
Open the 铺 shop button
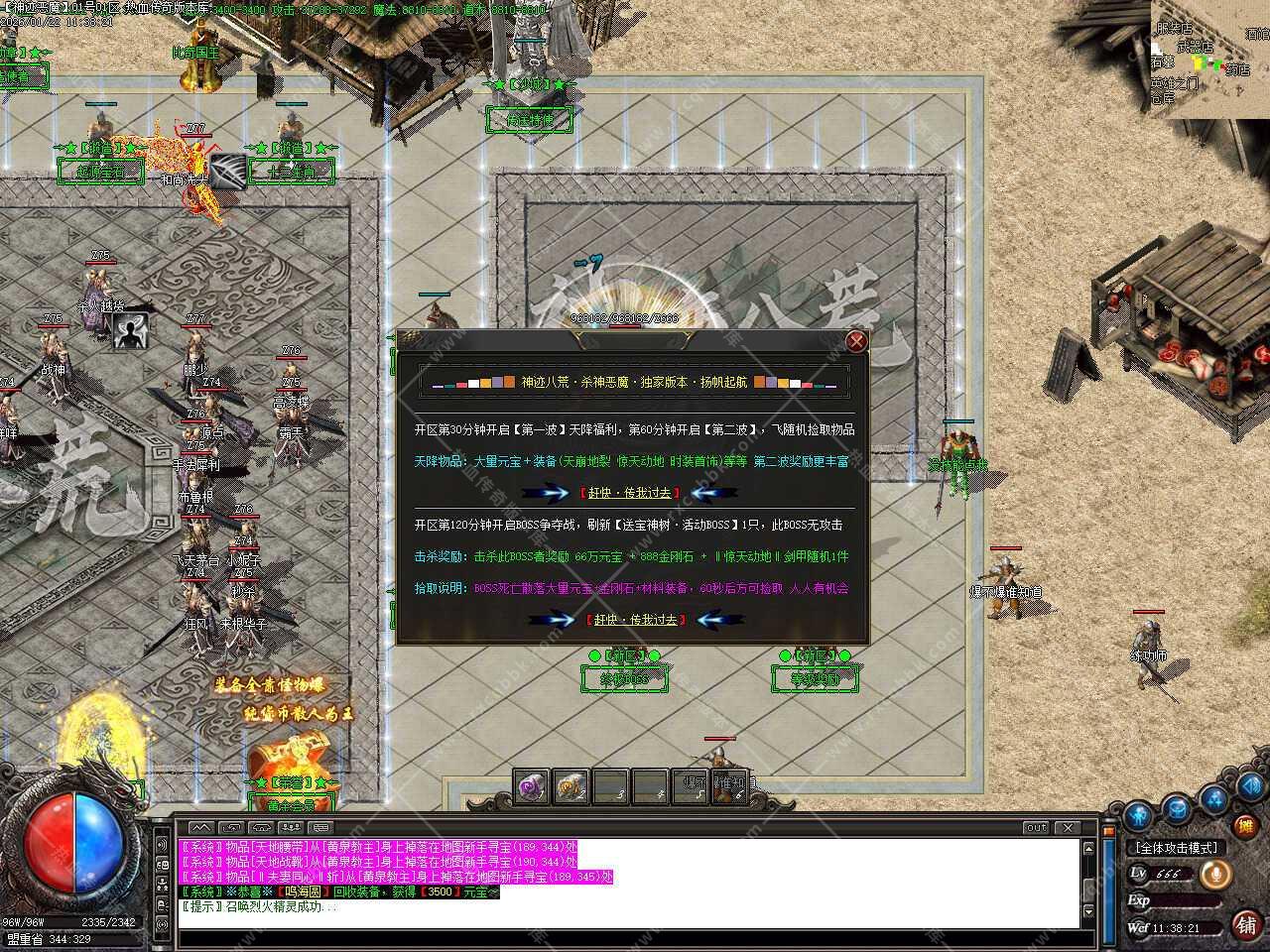1245,924
